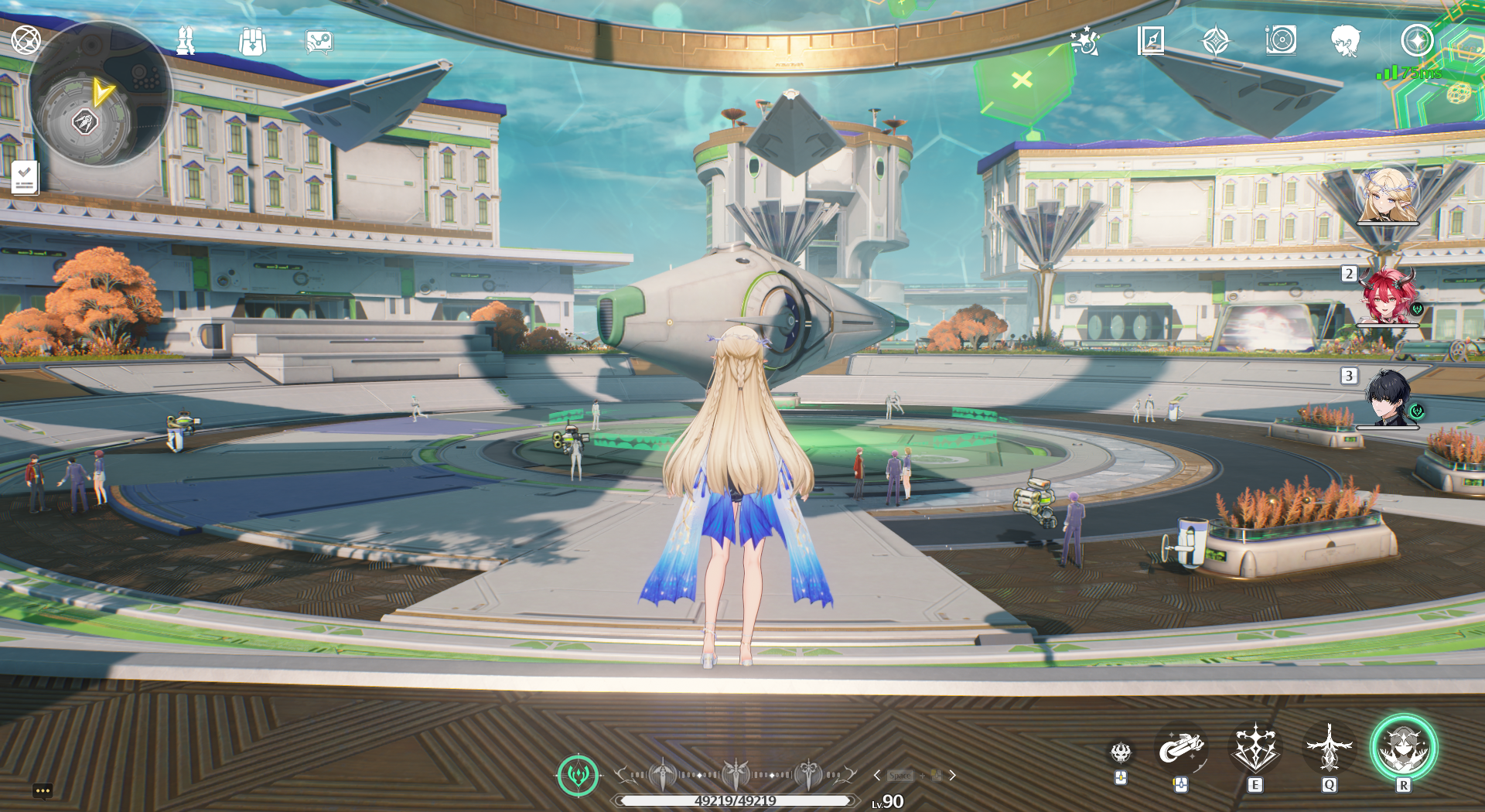Image resolution: width=1485 pixels, height=812 pixels.
Task: Open the backpack inventory
Action: point(252,42)
